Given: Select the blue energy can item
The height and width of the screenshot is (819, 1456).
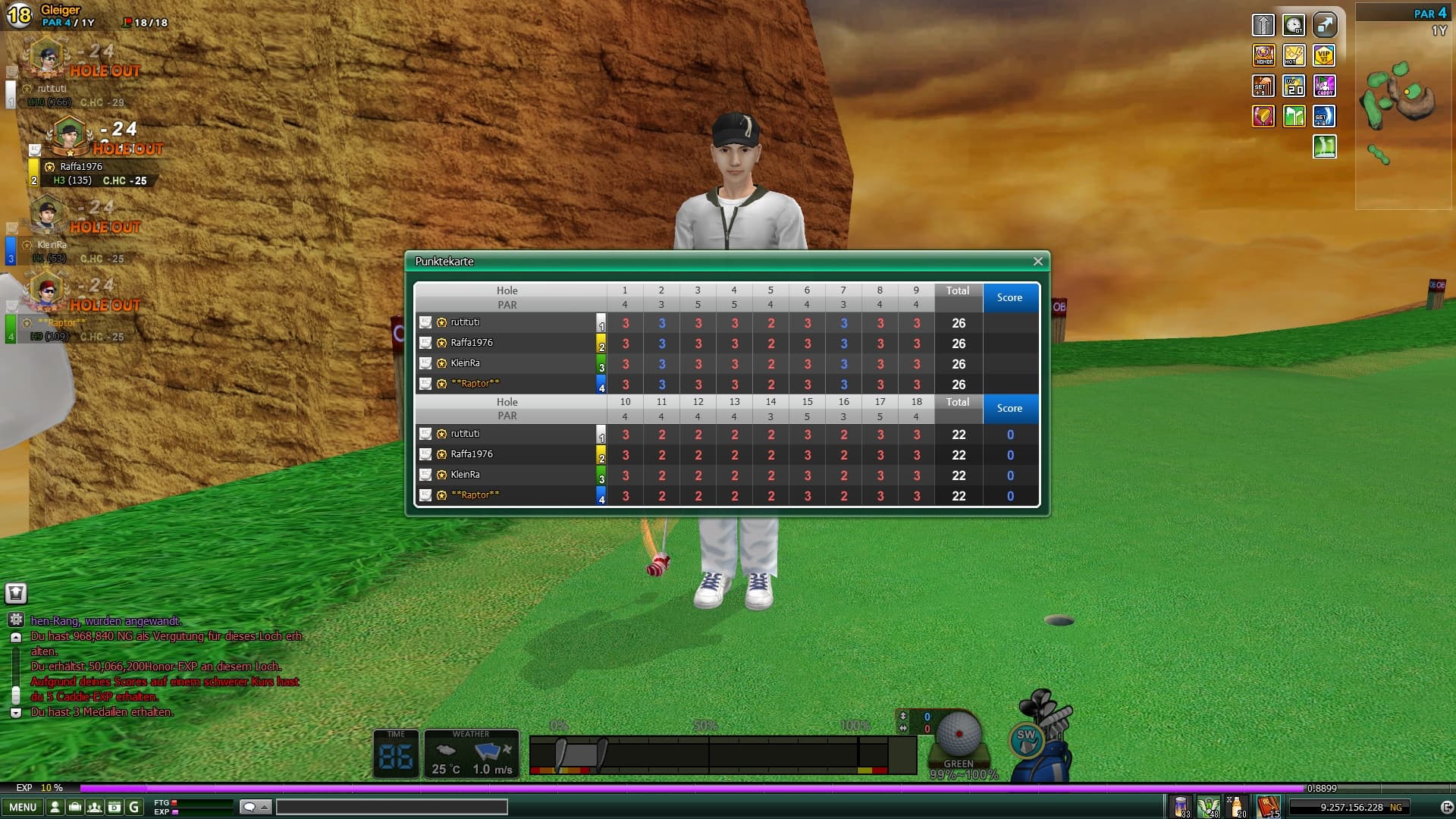Looking at the screenshot, I should pos(1181,806).
